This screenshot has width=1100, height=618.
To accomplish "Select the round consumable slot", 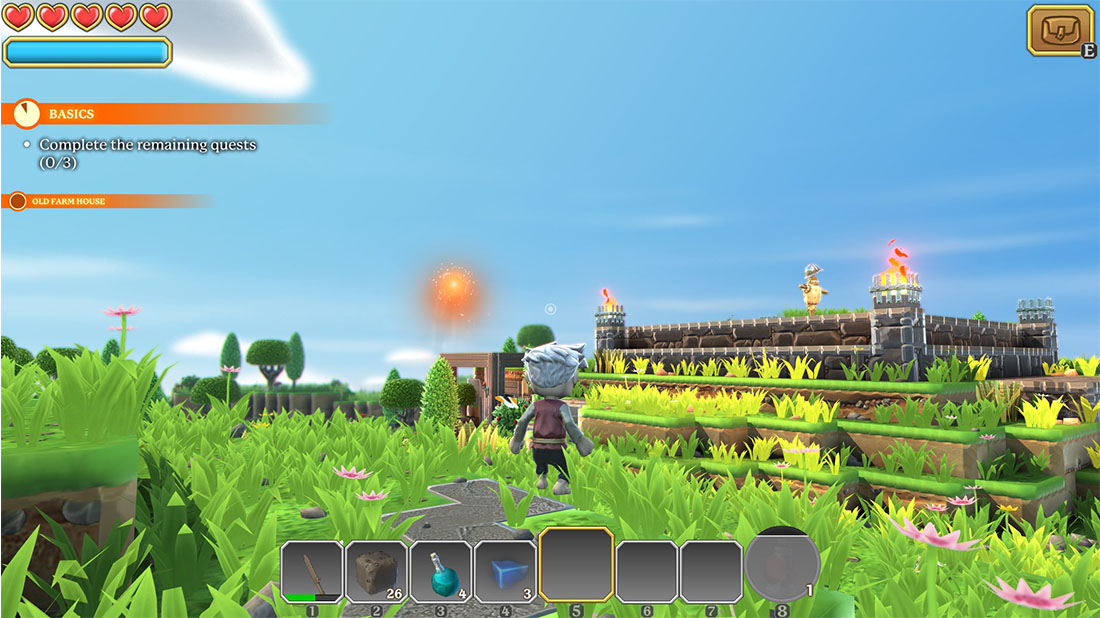I will [782, 567].
